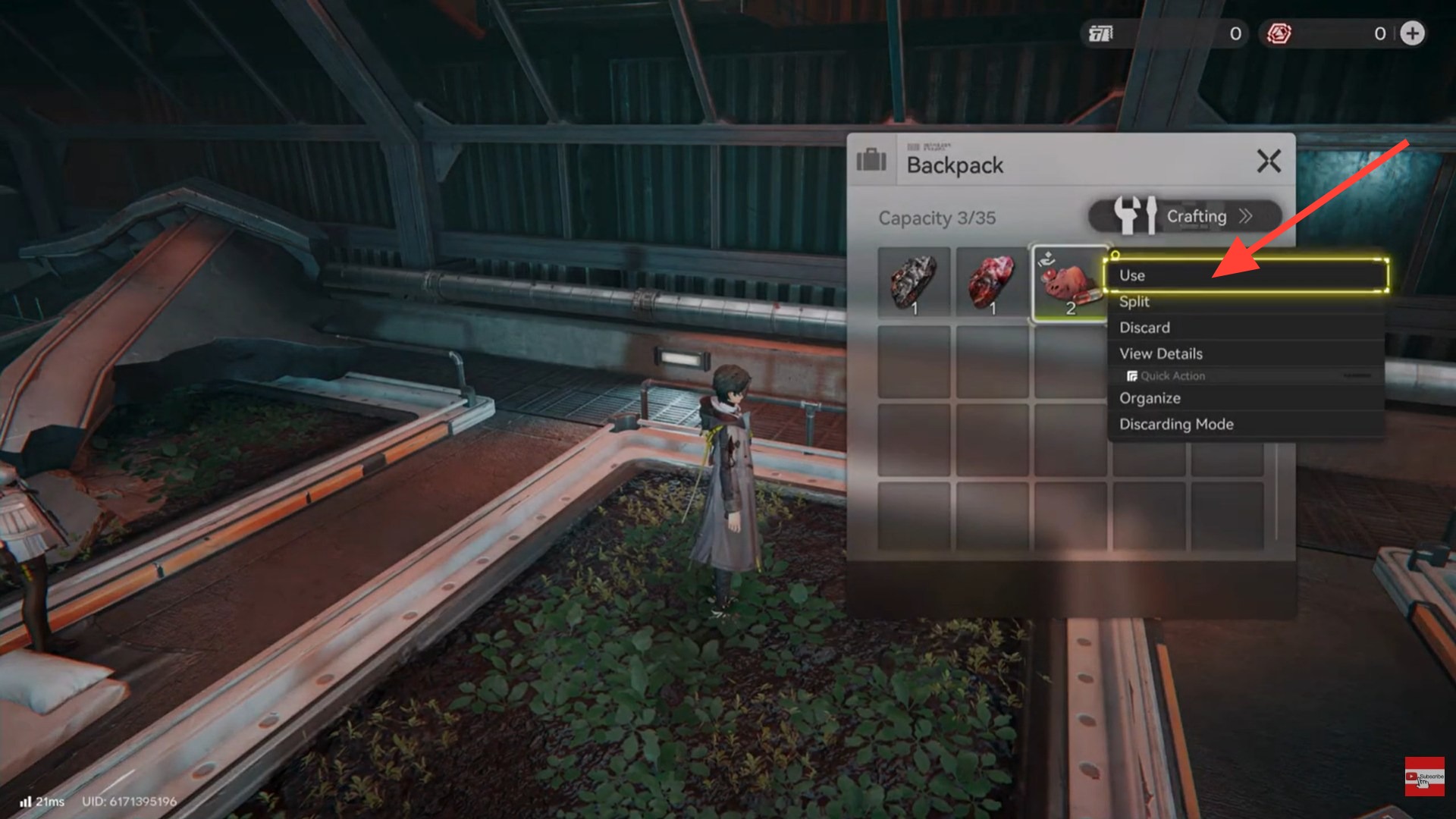
Task: Expand Organize option in item menu
Action: click(1150, 397)
